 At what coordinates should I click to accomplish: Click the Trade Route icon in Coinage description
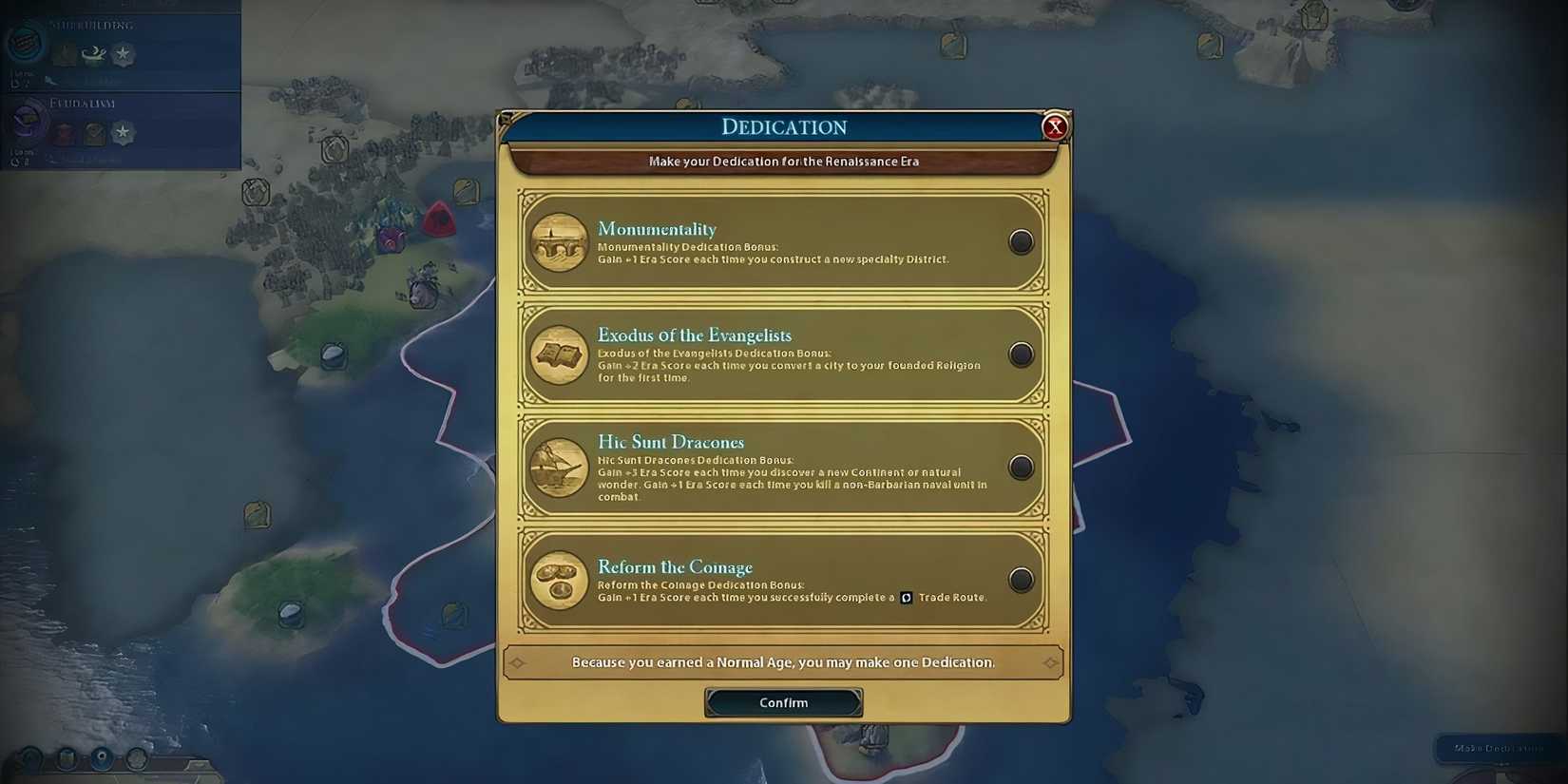coord(906,597)
